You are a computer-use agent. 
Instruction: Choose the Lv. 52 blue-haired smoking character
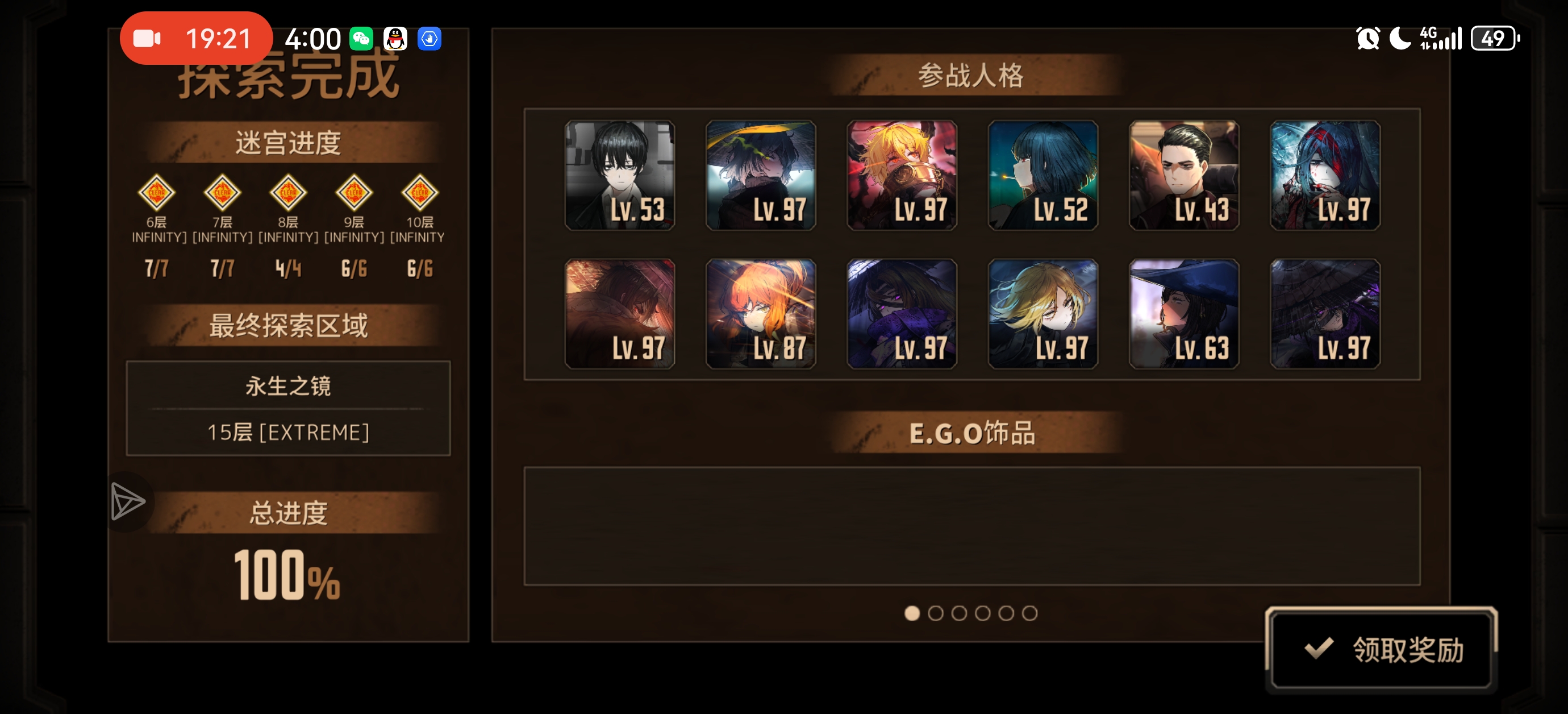pyautogui.click(x=1042, y=176)
